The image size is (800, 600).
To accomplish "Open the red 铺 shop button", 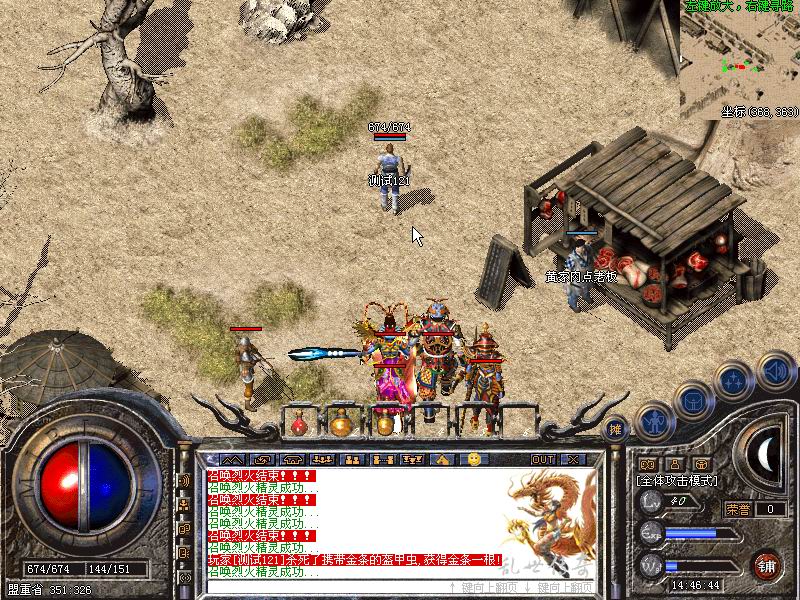I will [767, 564].
